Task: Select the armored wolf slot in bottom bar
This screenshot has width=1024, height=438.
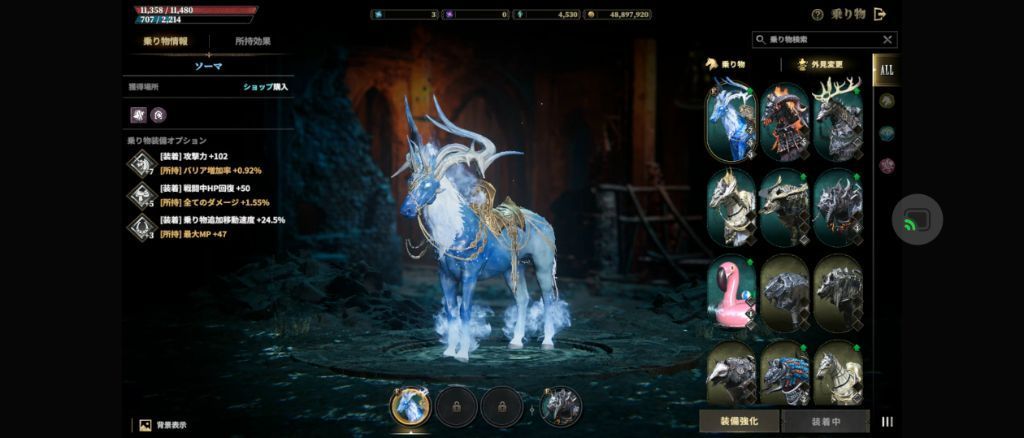Action: coord(561,406)
